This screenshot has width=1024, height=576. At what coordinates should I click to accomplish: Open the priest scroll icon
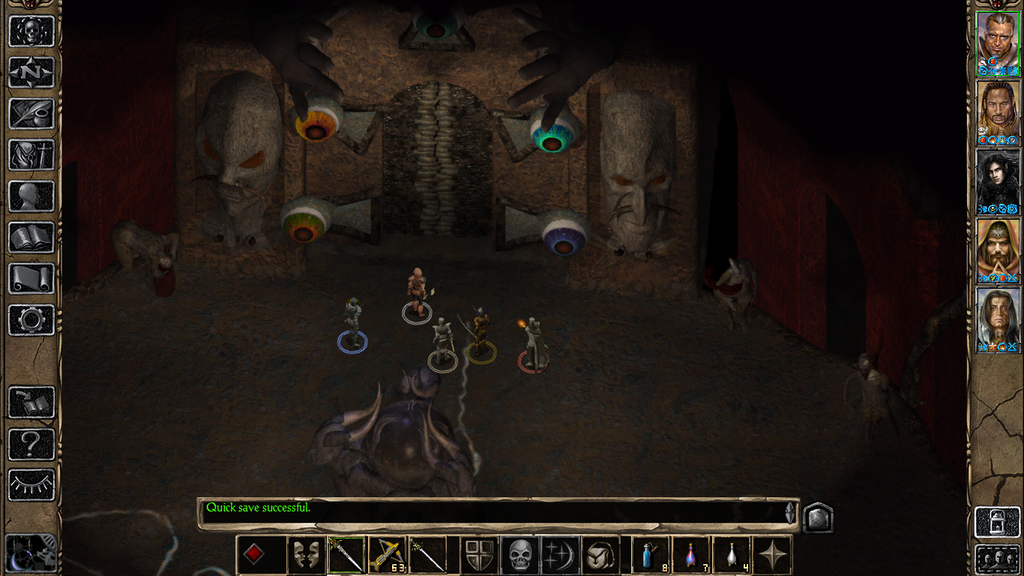(30, 278)
